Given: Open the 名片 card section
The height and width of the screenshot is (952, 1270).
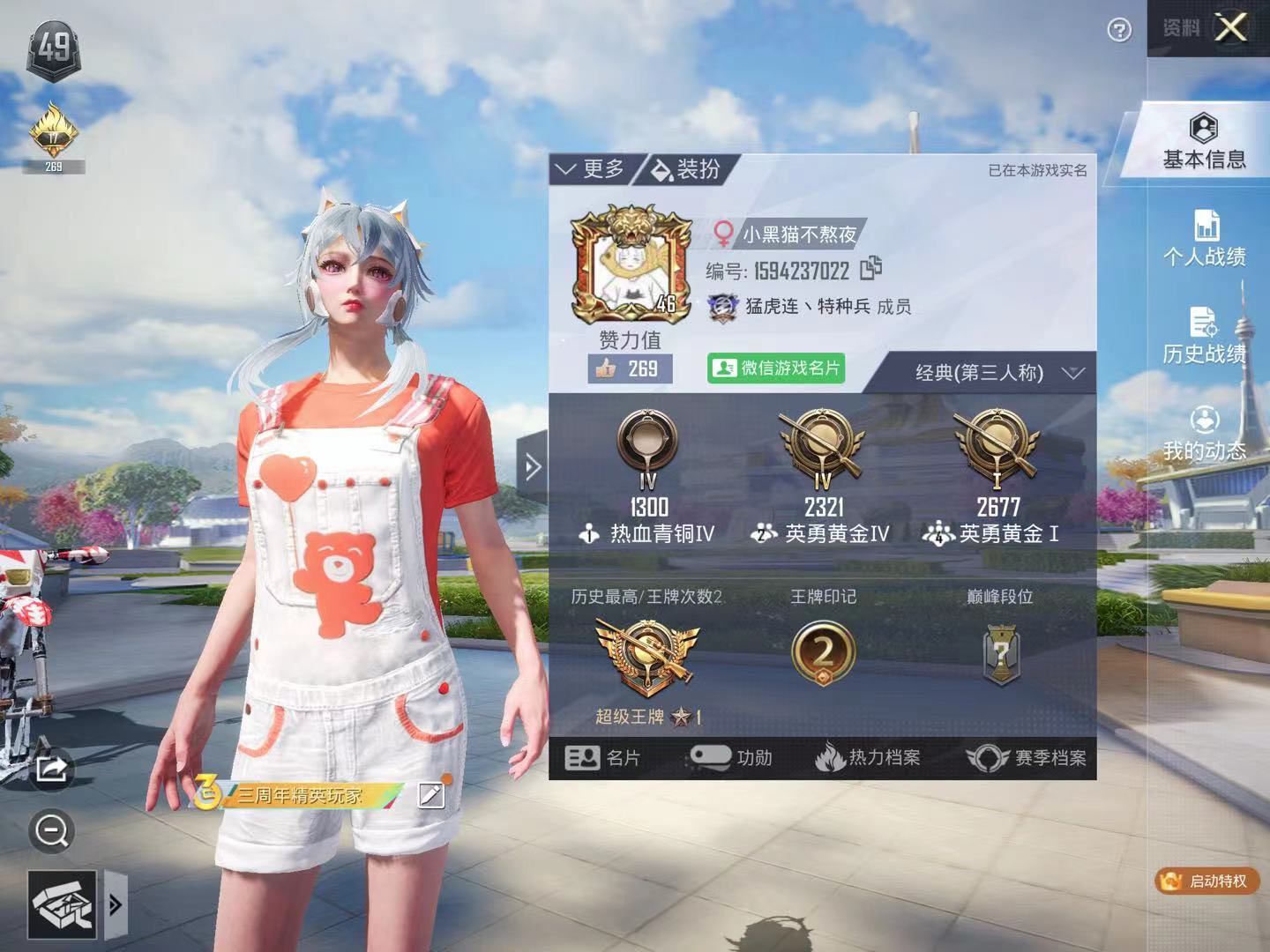Looking at the screenshot, I should pyautogui.click(x=603, y=758).
